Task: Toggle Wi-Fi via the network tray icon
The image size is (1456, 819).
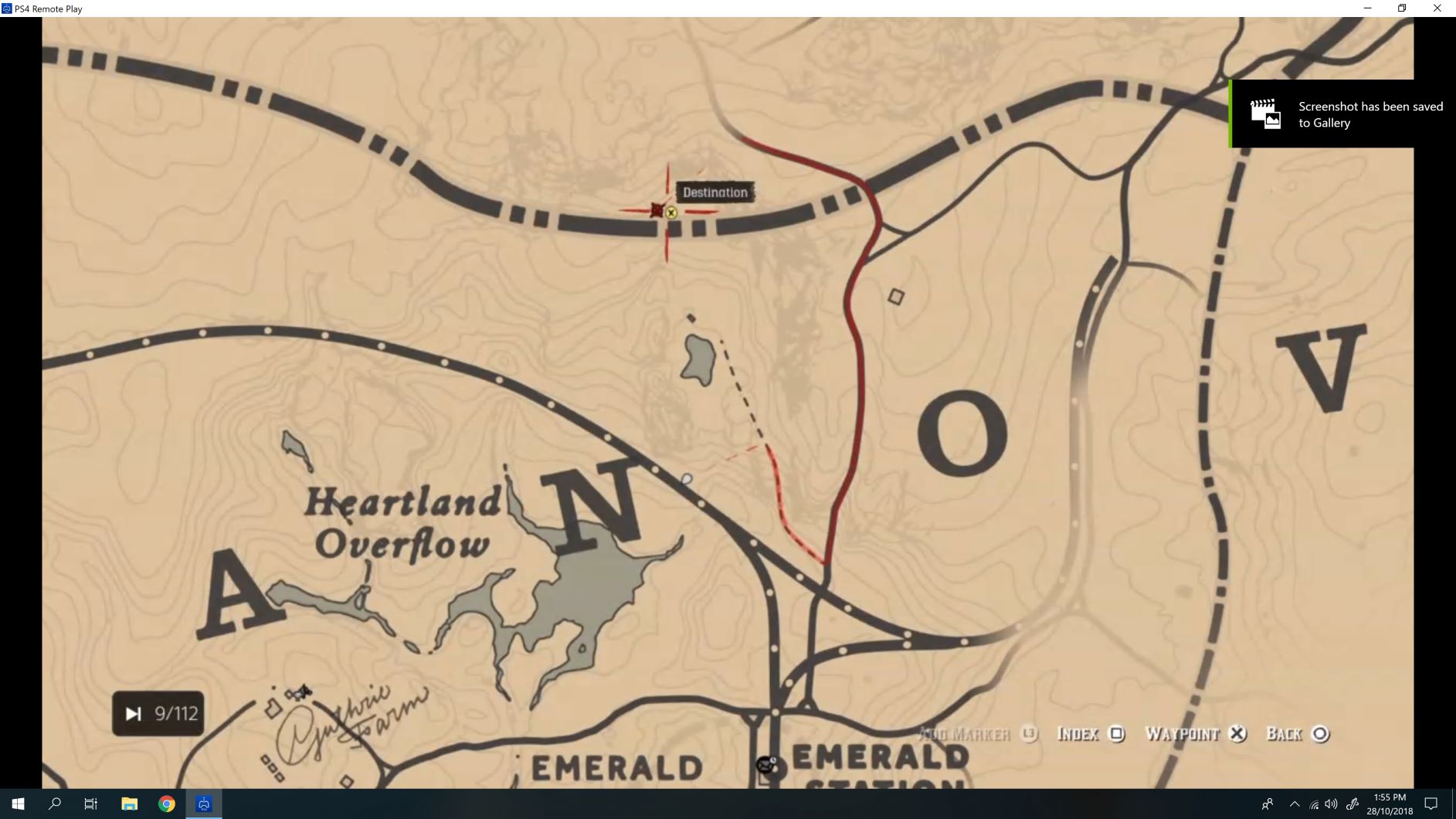Action: tap(1312, 804)
